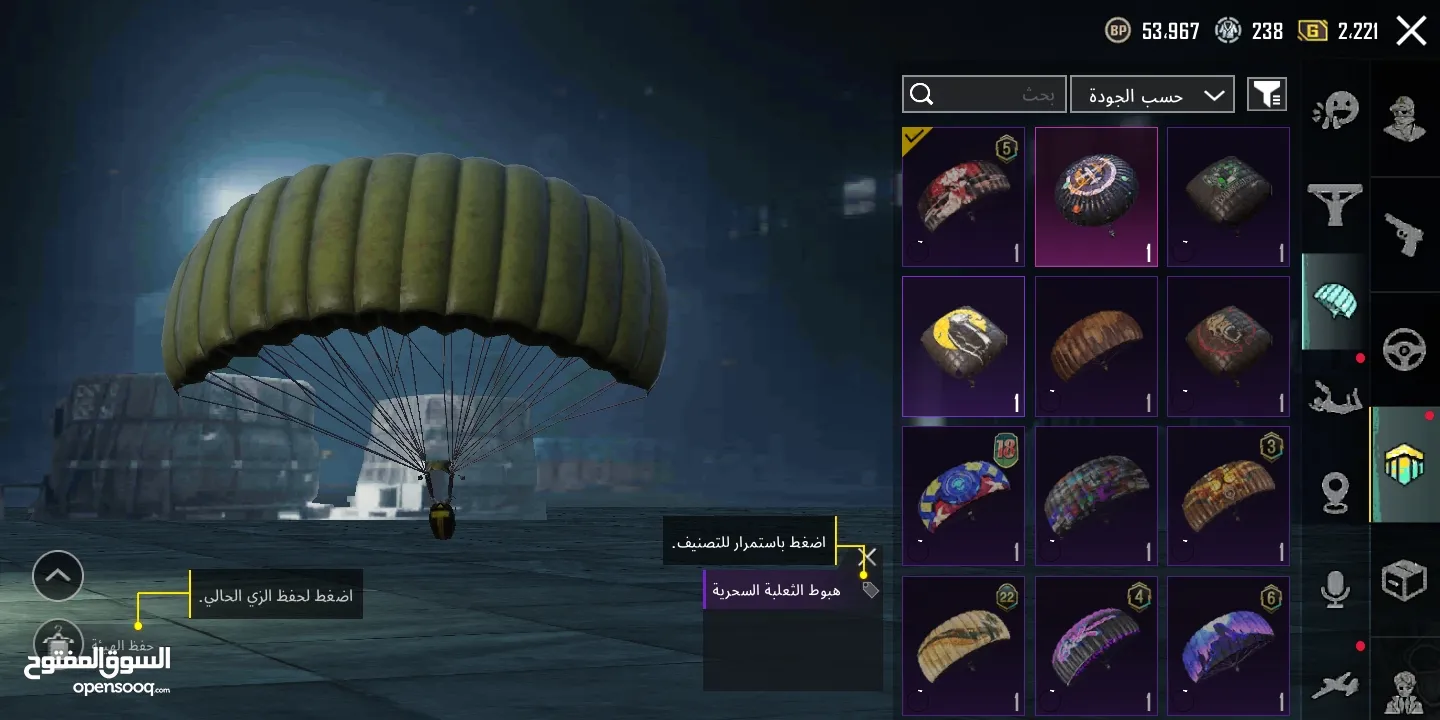Screen dimensions: 1440x720
Task: Select the orange parachute with badge 3
Action: [x=1228, y=496]
